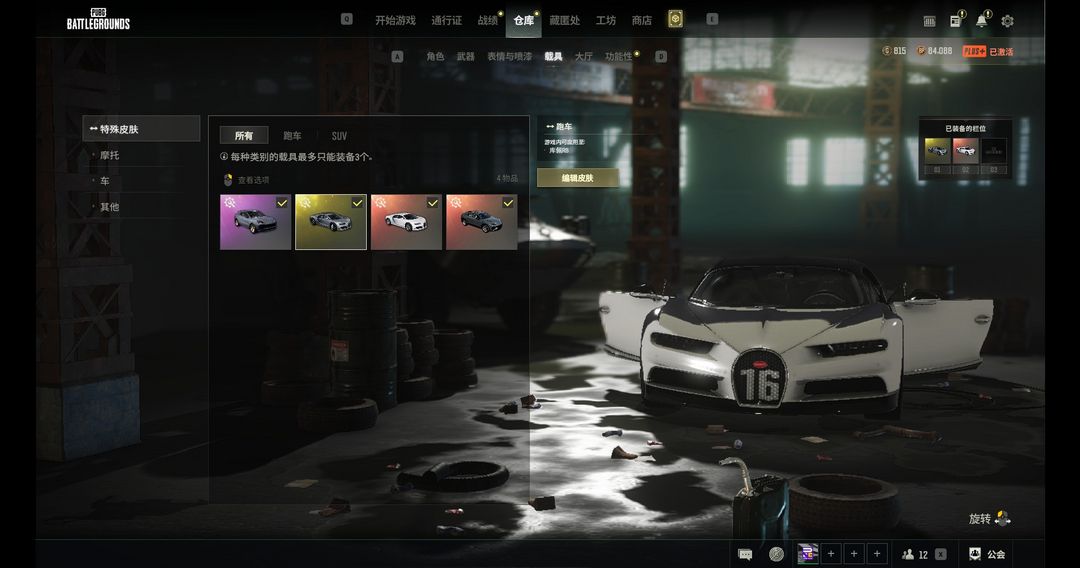Select the purple-background car skin
Viewport: 1080px width, 568px height.
pyautogui.click(x=255, y=222)
